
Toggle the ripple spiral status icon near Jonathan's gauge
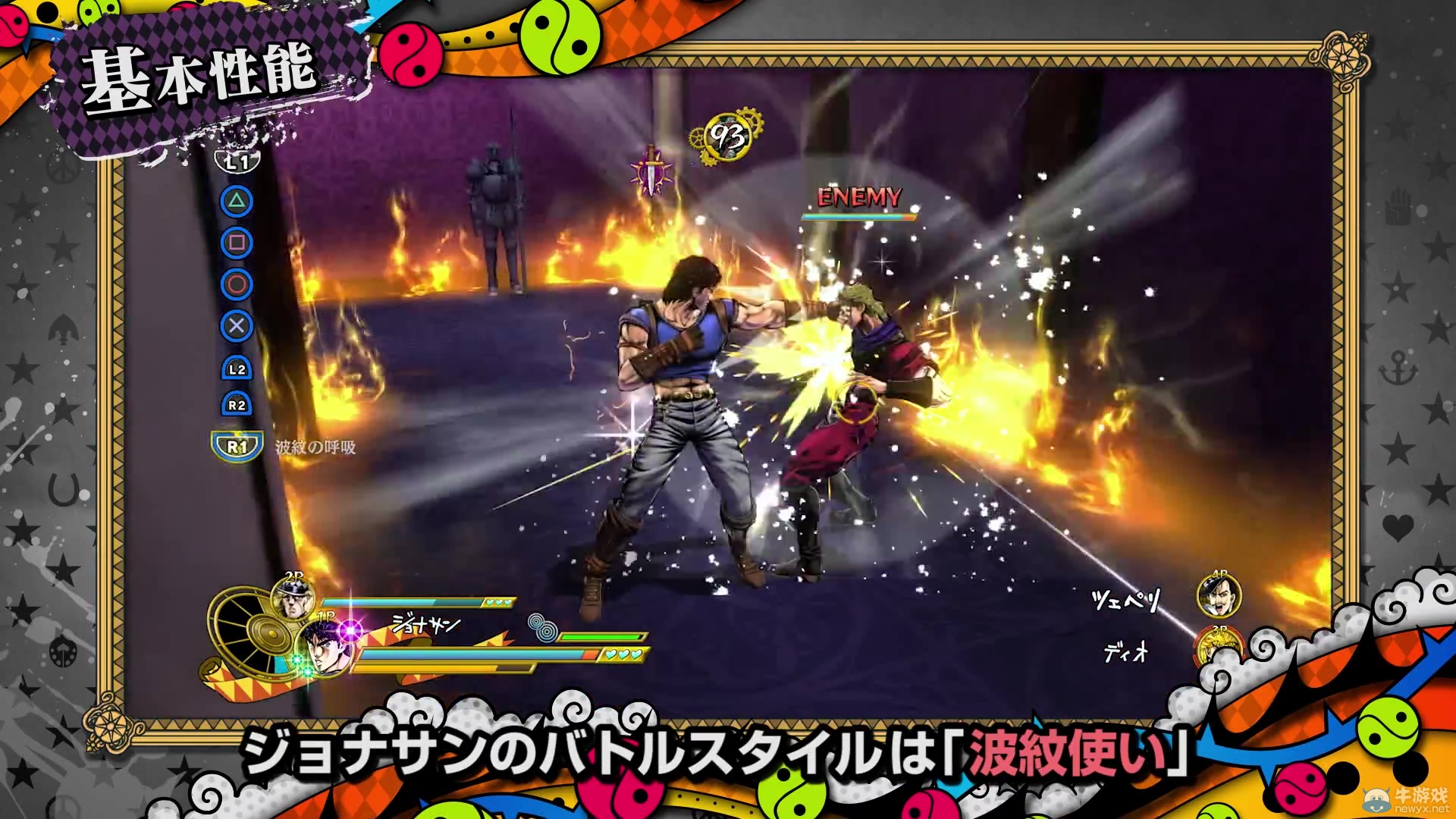(x=543, y=629)
